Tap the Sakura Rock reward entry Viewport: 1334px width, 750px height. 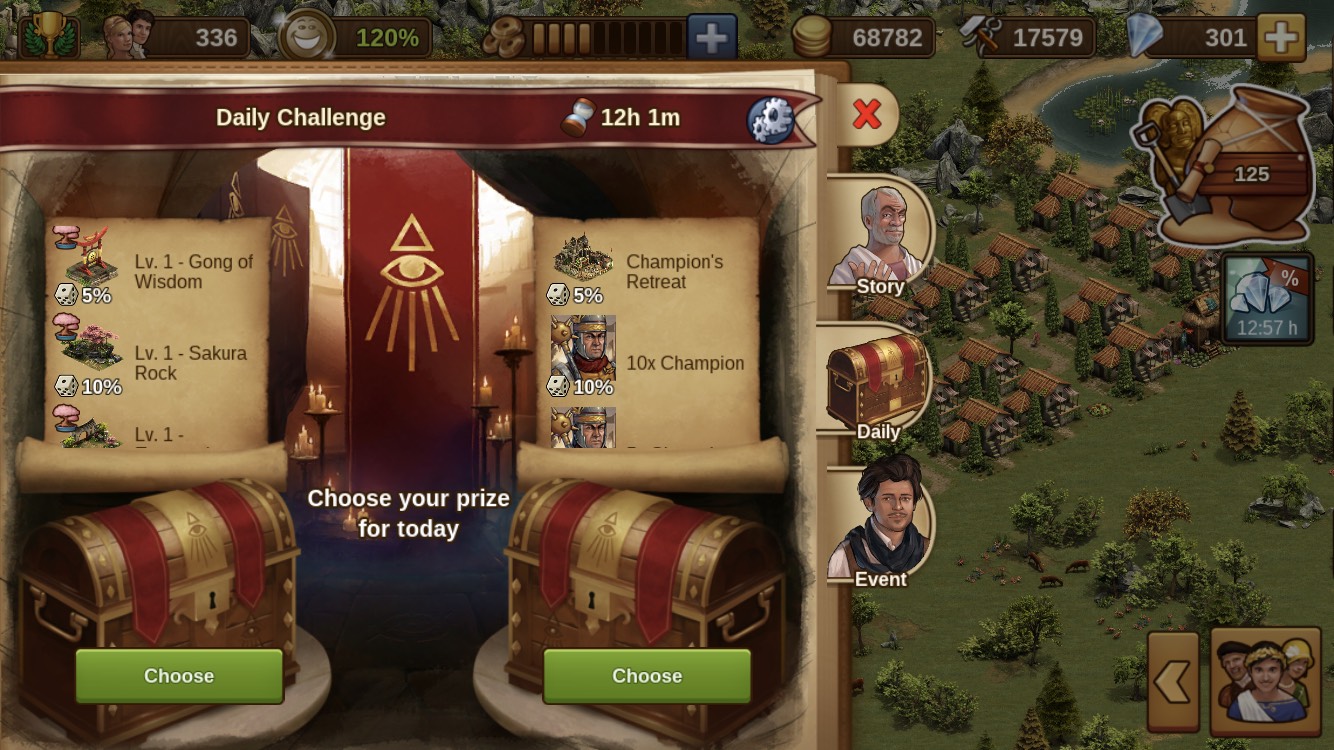tap(158, 363)
